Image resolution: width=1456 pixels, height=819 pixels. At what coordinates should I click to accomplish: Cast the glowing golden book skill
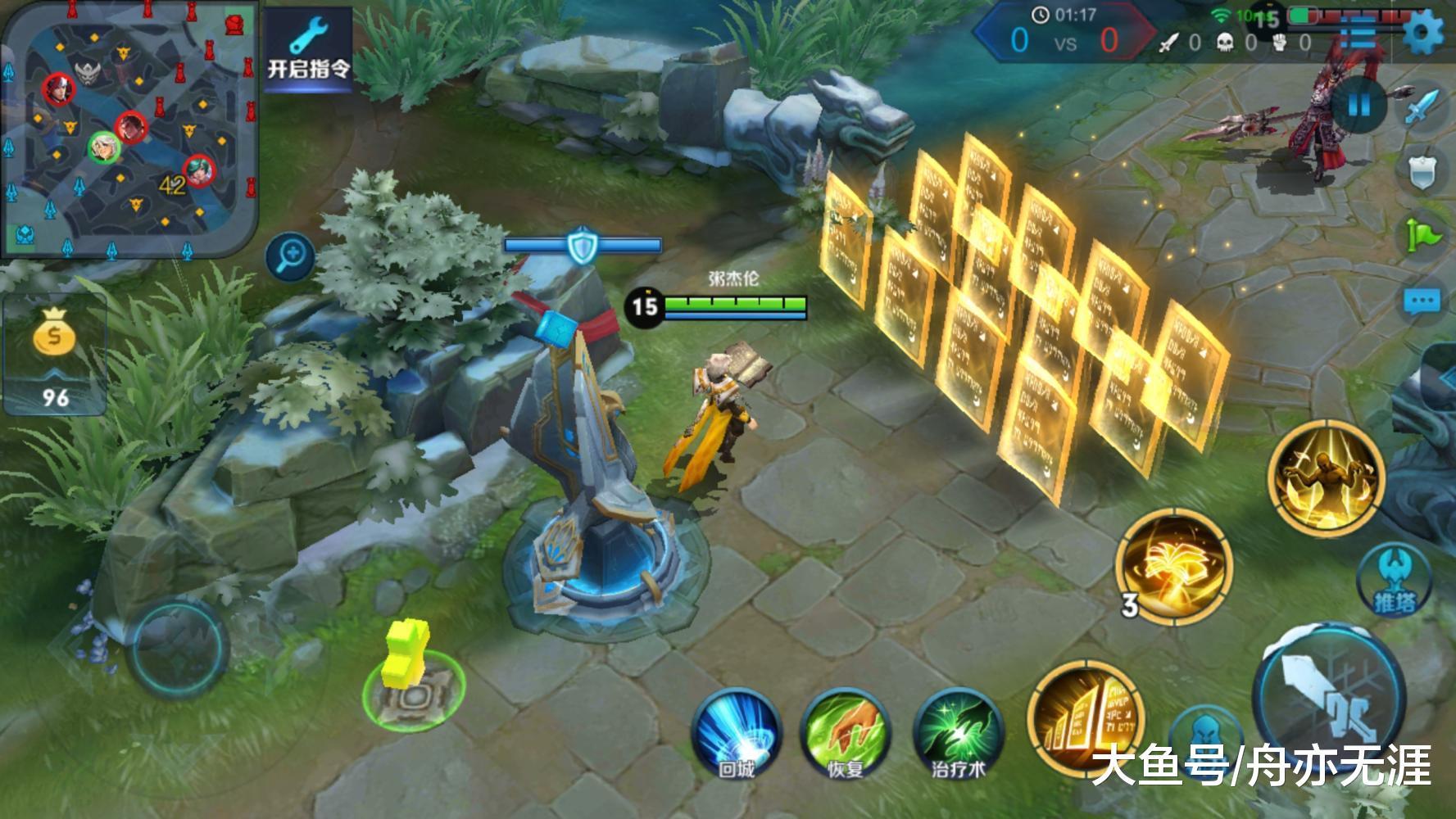1173,565
